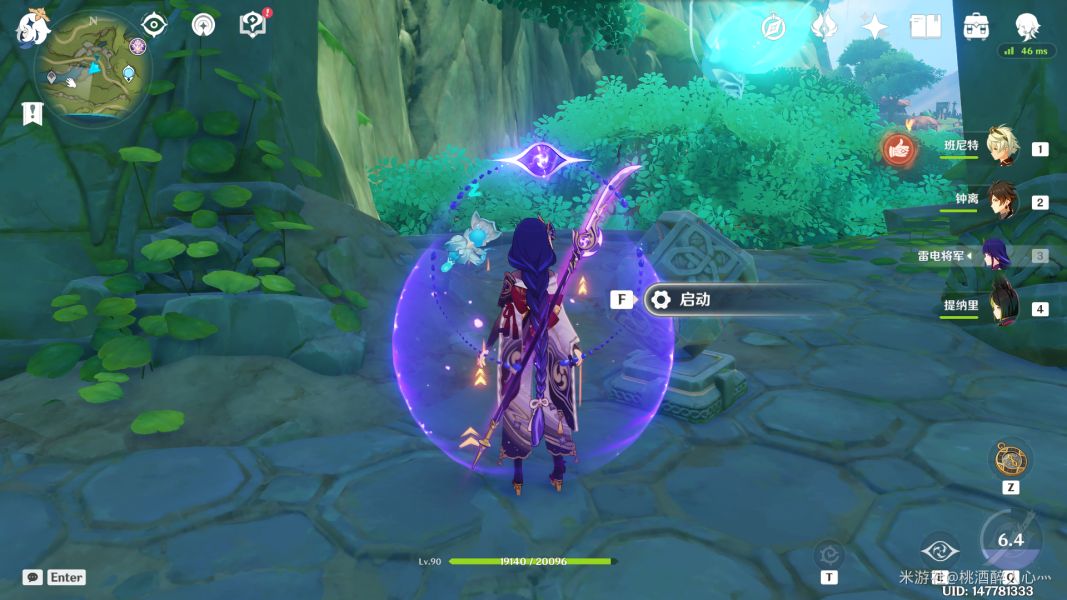
Task: Click the red thumbs-up icon
Action: tap(900, 150)
